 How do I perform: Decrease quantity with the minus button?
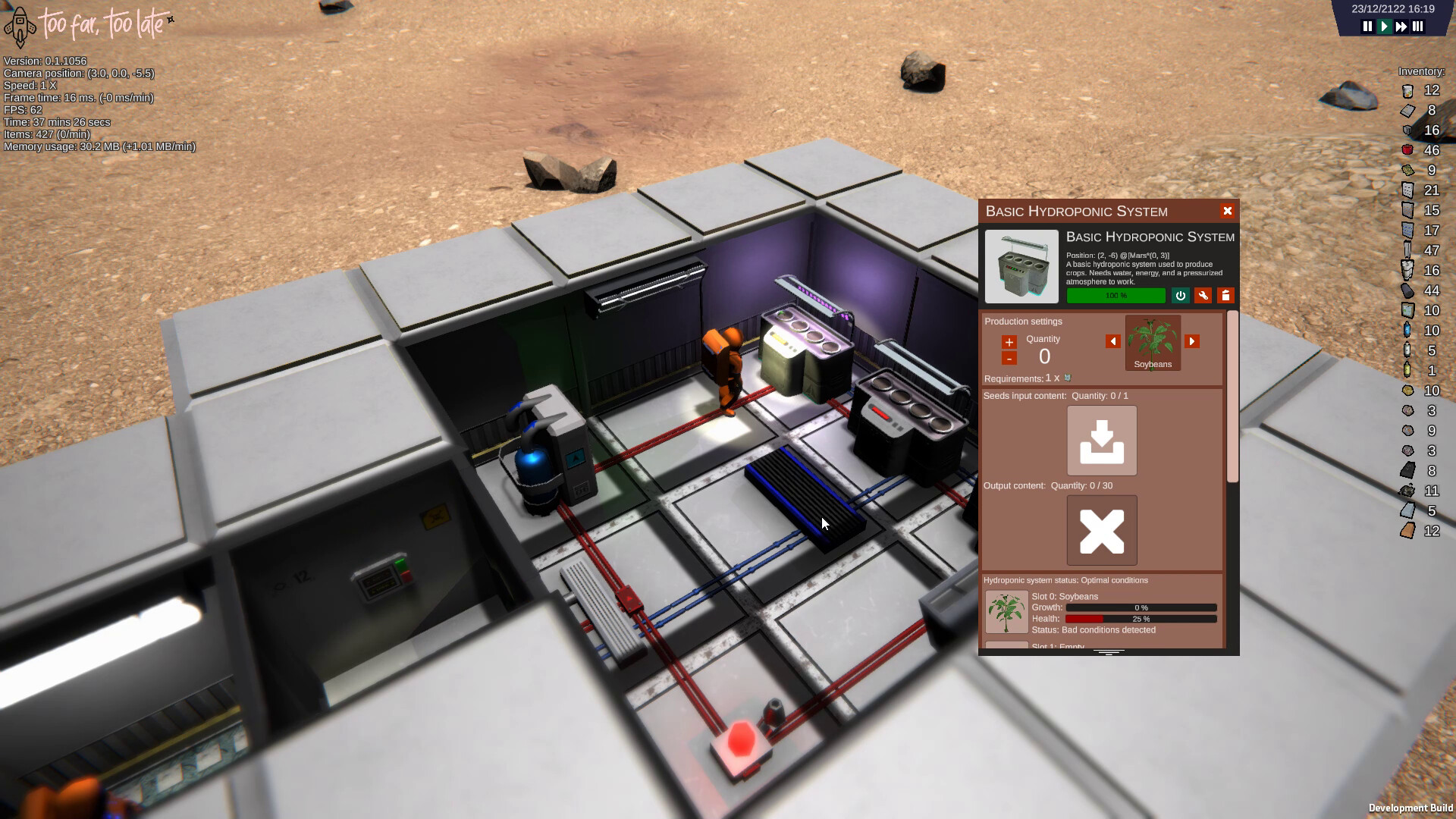pyautogui.click(x=1009, y=360)
